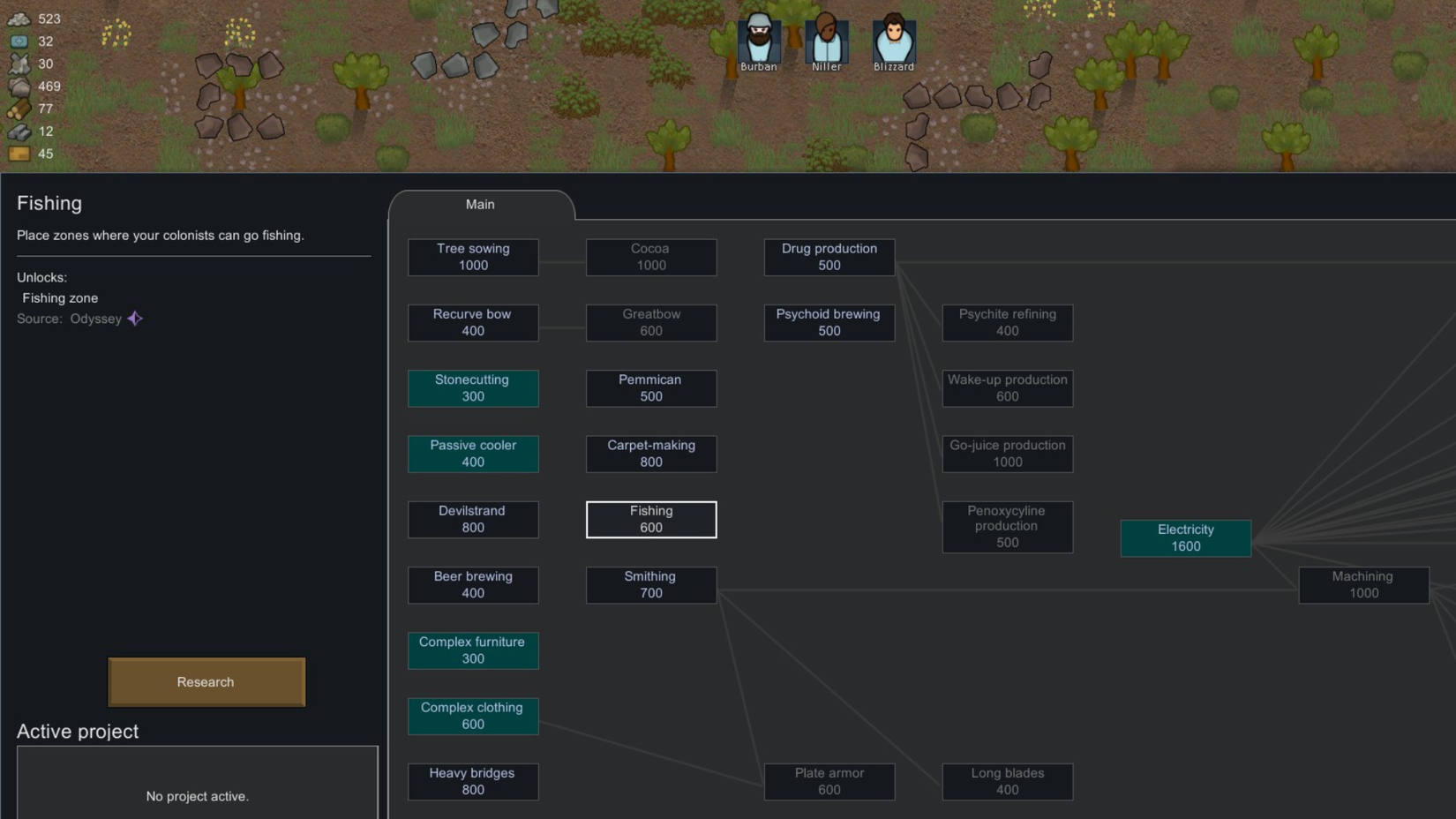Click the wood resource counter icon
The image size is (1456, 819).
click(x=18, y=108)
